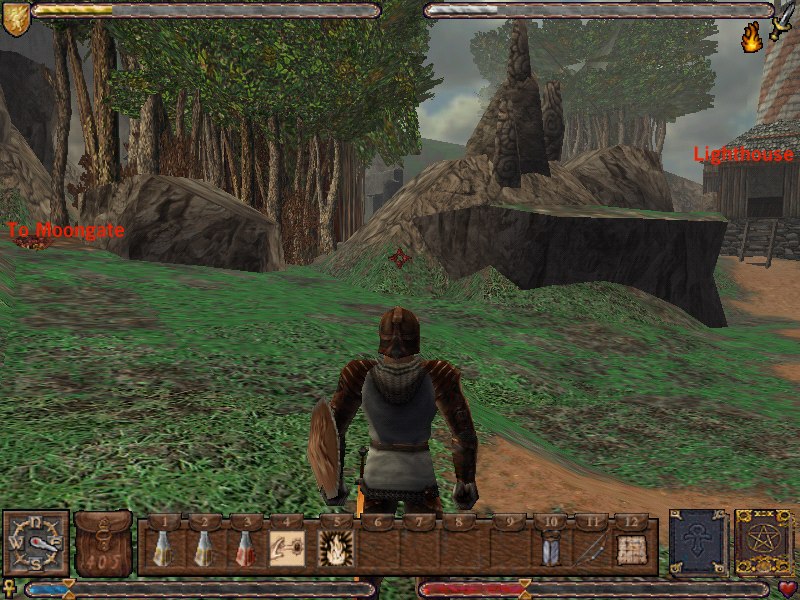Open the leather backpack inventory
Viewport: 800px width, 600px height.
[x=103, y=543]
